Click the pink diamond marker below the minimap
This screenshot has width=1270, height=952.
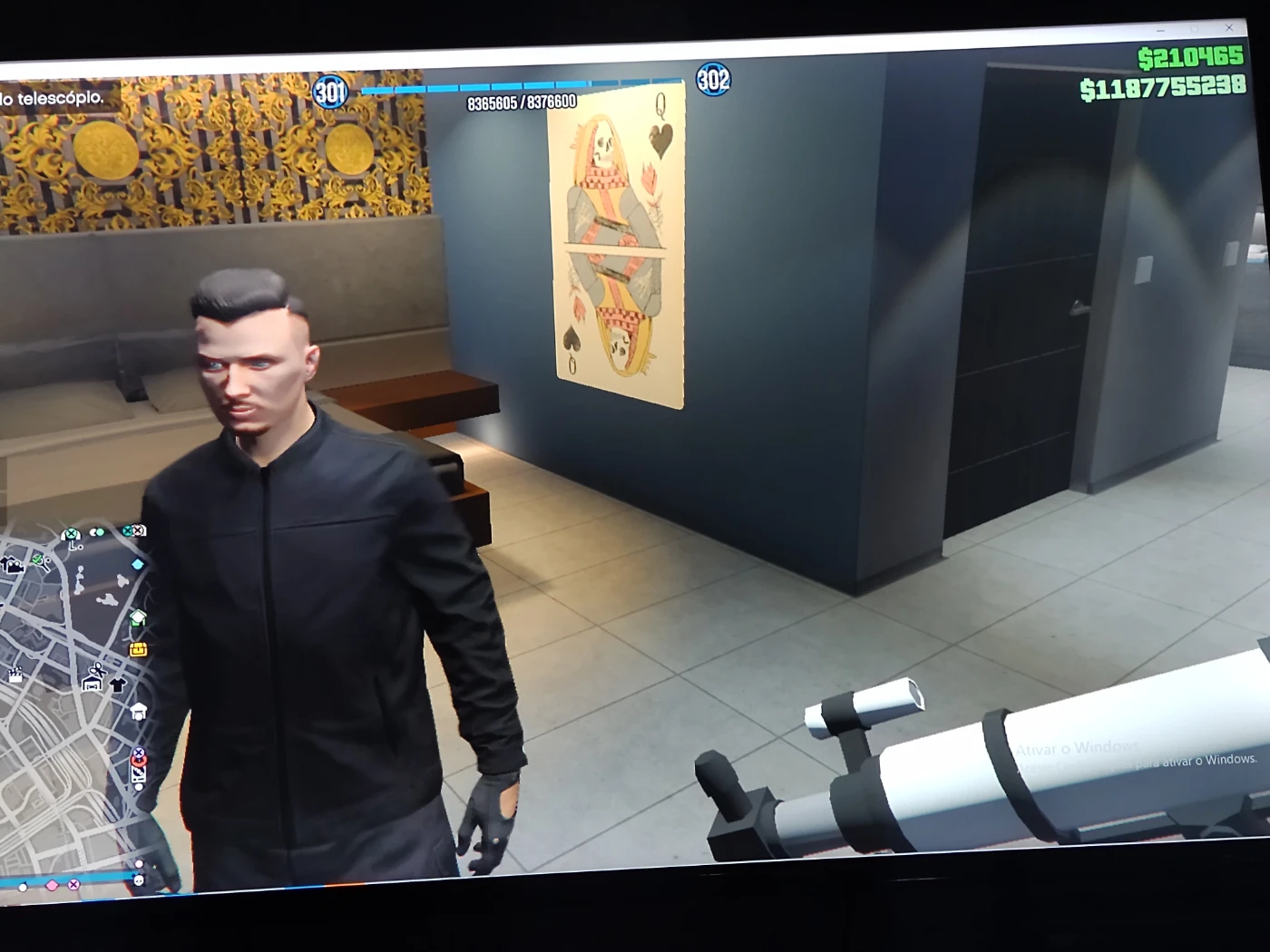[51, 885]
